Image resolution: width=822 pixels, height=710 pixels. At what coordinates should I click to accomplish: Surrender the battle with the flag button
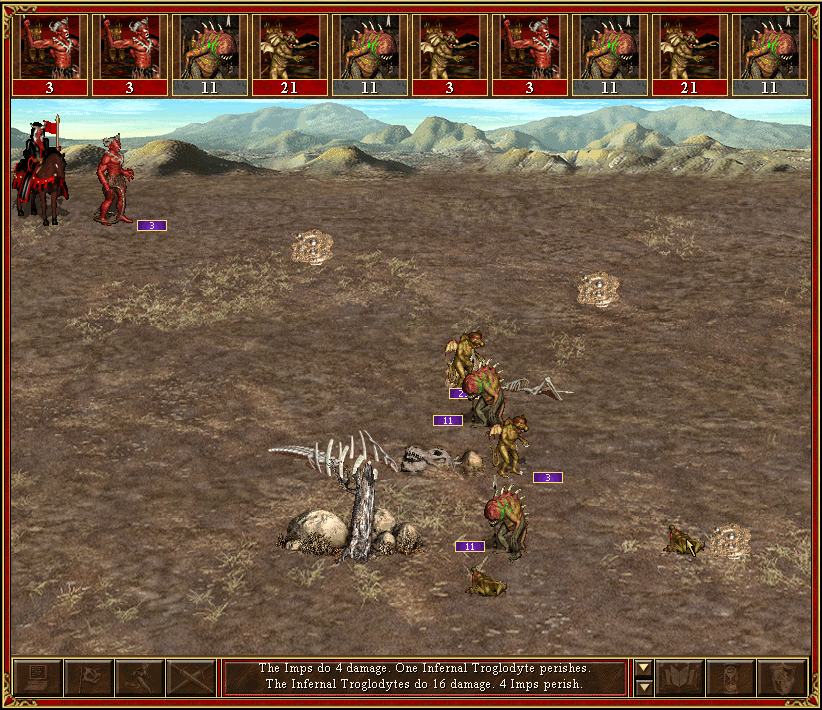88,678
